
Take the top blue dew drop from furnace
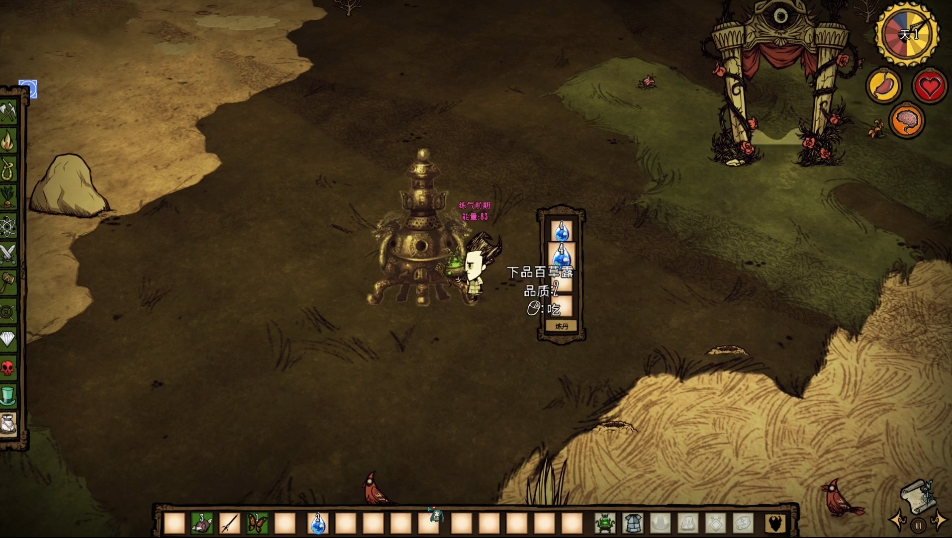coord(561,230)
